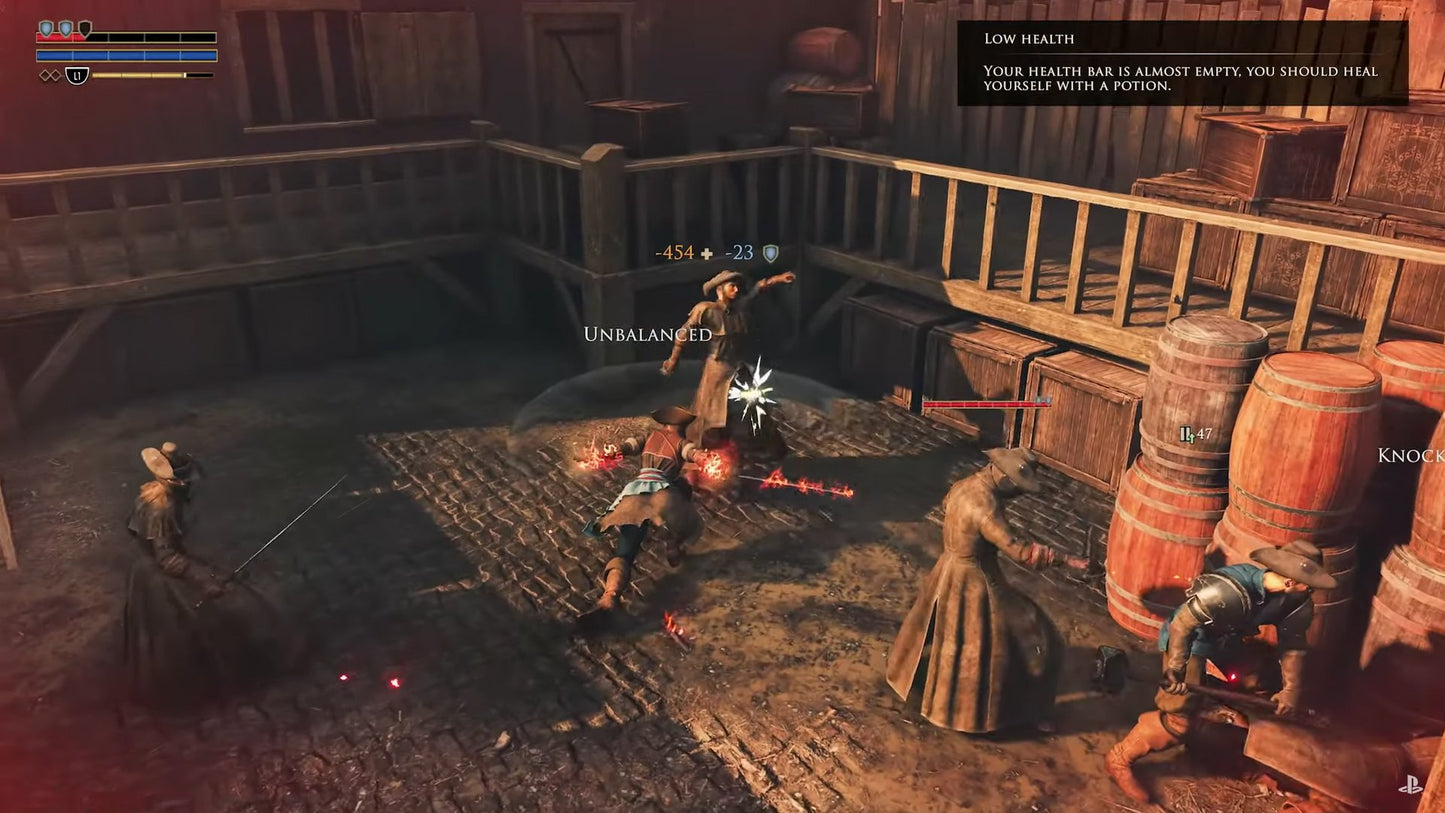
Task: Click the first armor shield icon
Action: 46,26
